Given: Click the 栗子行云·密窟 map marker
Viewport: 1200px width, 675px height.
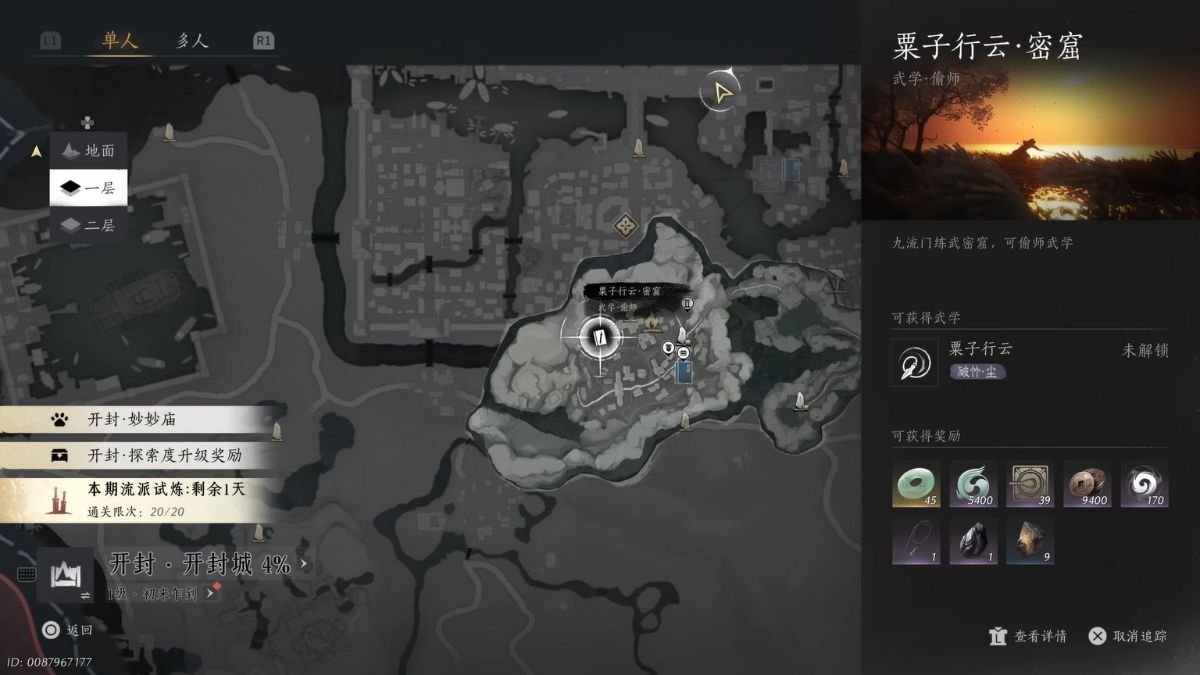Looking at the screenshot, I should coord(600,337).
